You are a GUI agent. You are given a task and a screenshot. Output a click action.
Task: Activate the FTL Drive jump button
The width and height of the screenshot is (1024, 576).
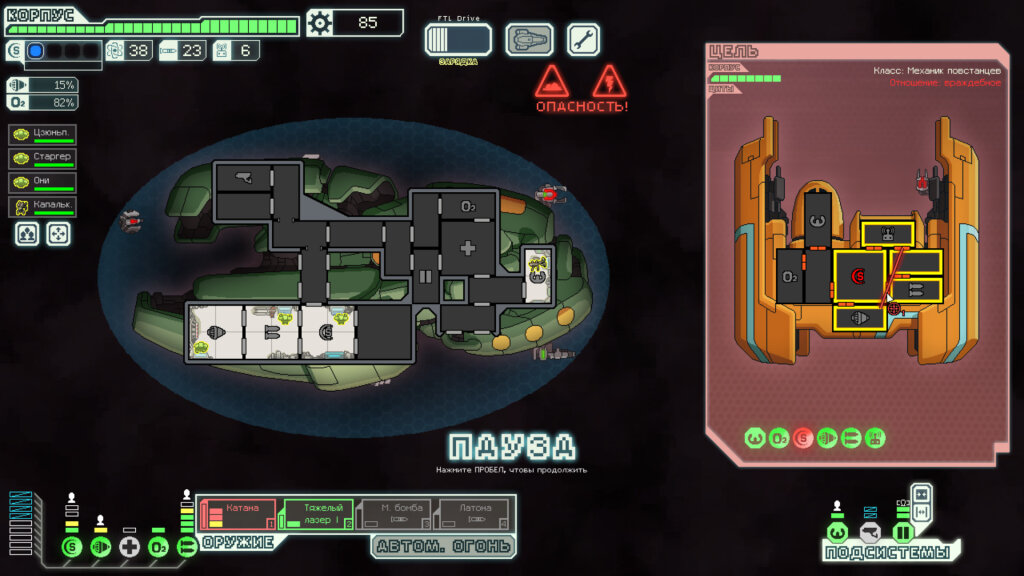[x=458, y=40]
